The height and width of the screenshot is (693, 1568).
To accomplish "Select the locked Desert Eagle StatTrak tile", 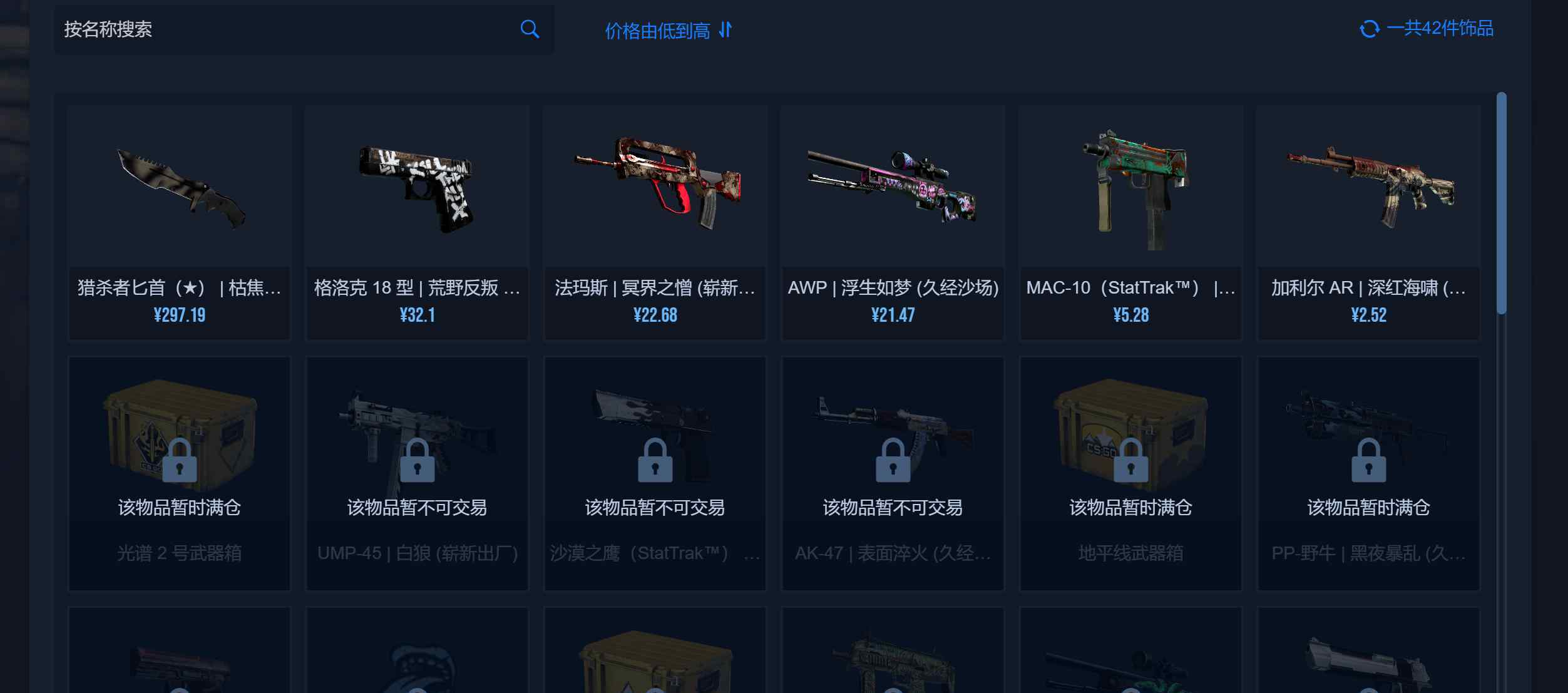I will pos(655,473).
